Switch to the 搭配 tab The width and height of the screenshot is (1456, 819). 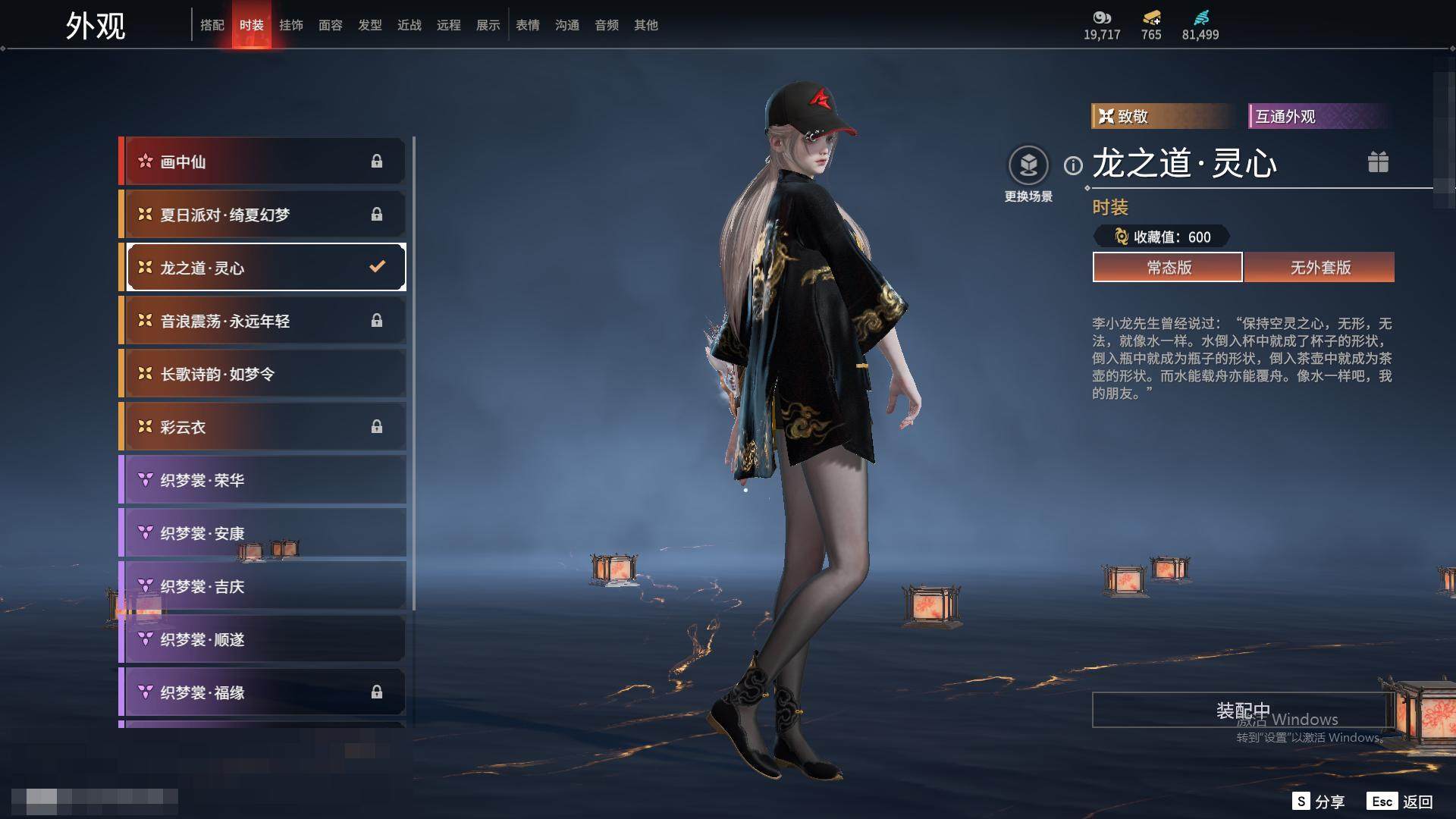pos(212,25)
